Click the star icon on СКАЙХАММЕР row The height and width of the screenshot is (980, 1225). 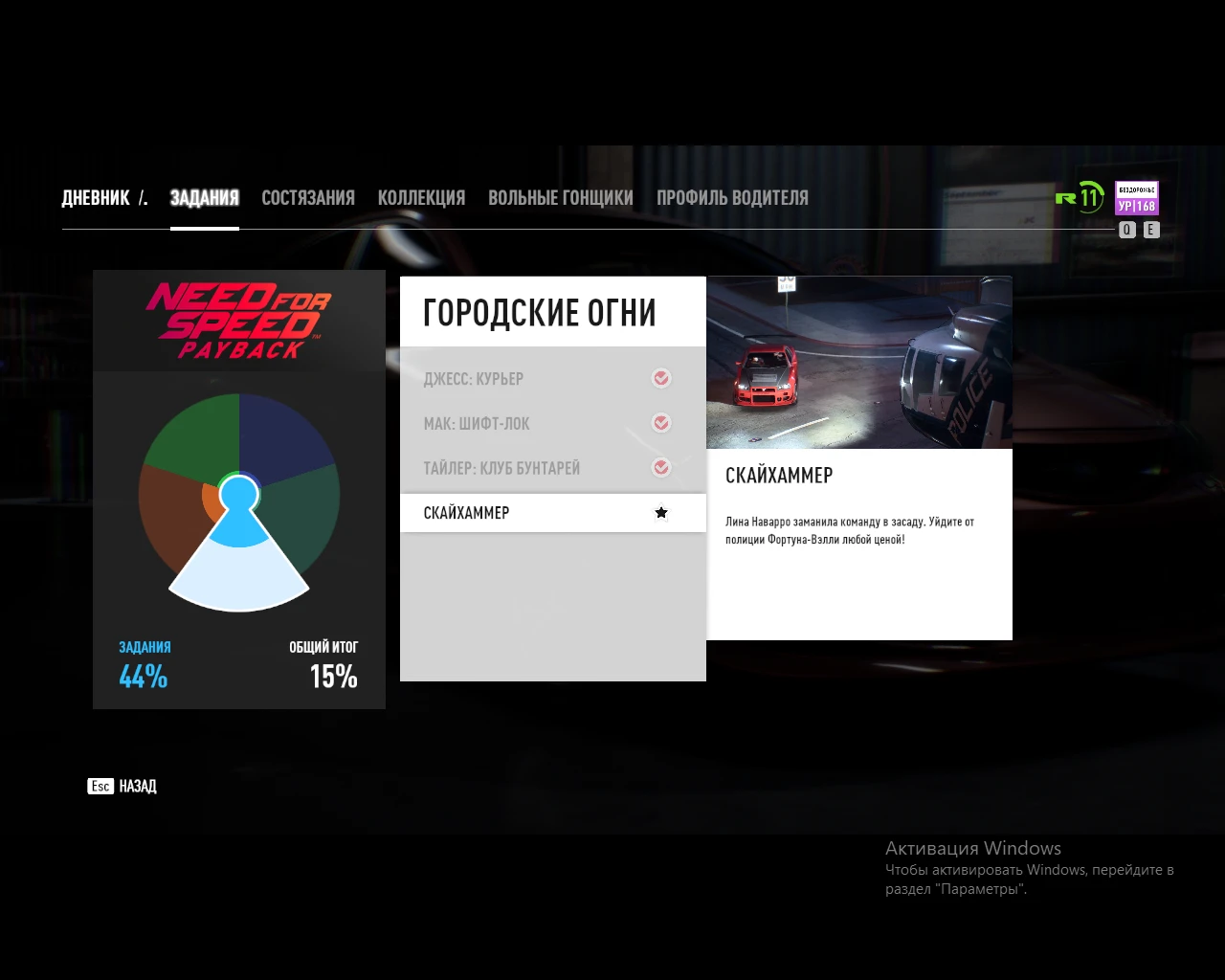(660, 513)
